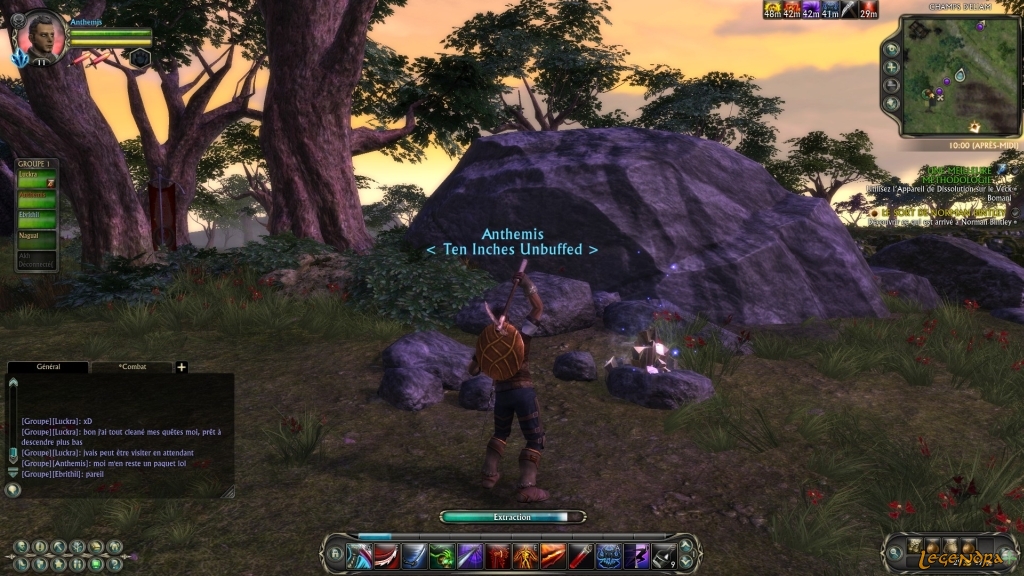Zoom out the minimap with minus button
The width and height of the screenshot is (1024, 576).
(x=891, y=85)
